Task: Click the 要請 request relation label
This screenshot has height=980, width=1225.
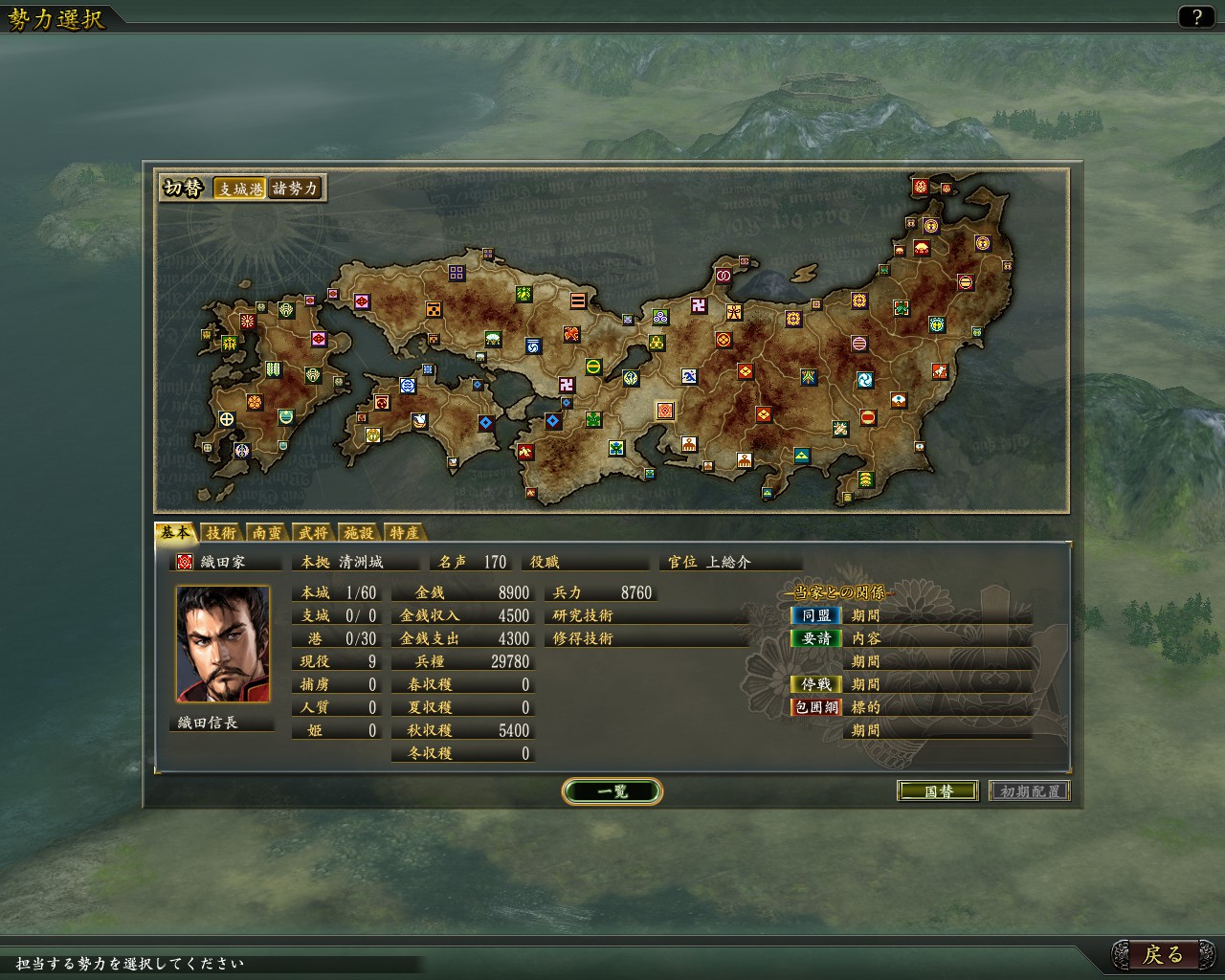Action: point(815,638)
